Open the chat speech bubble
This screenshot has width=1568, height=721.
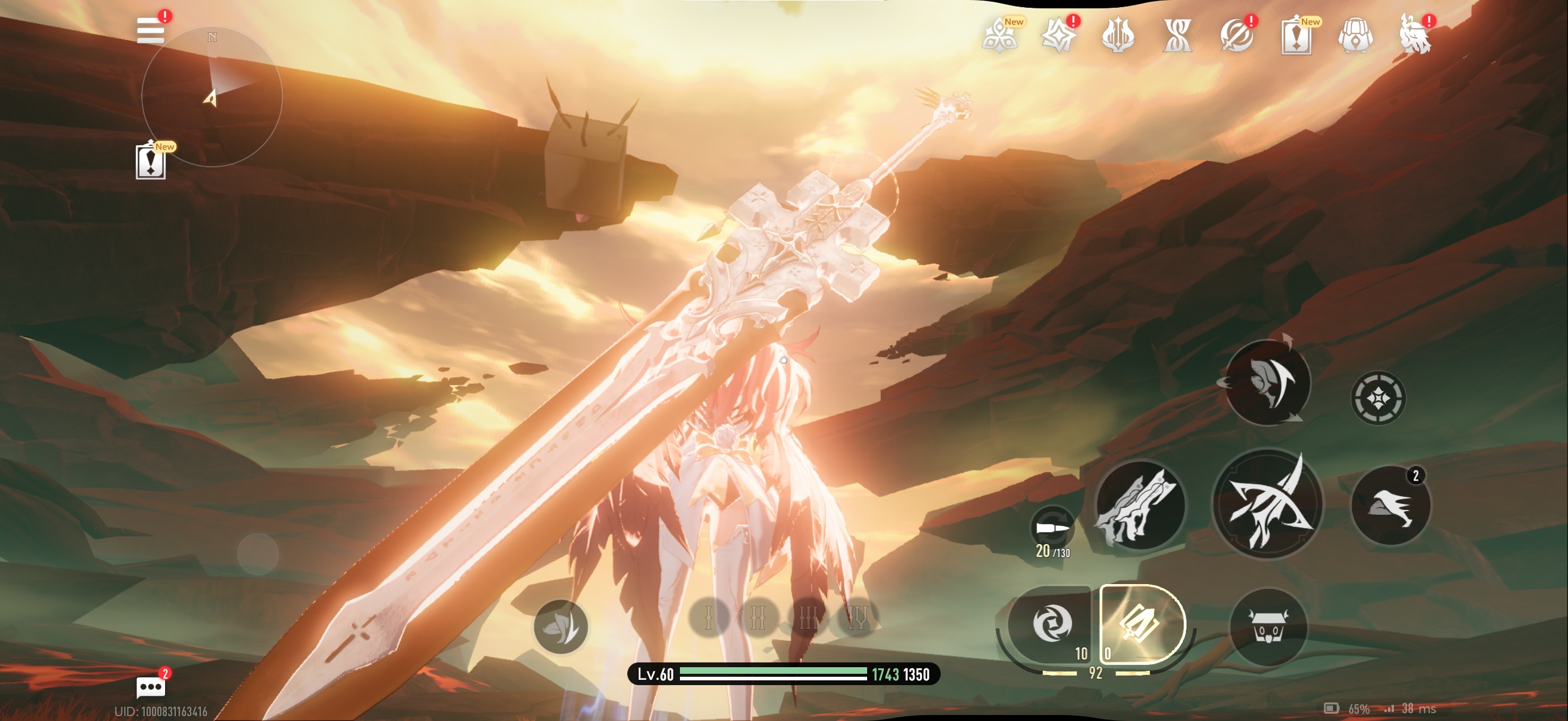pyautogui.click(x=150, y=688)
